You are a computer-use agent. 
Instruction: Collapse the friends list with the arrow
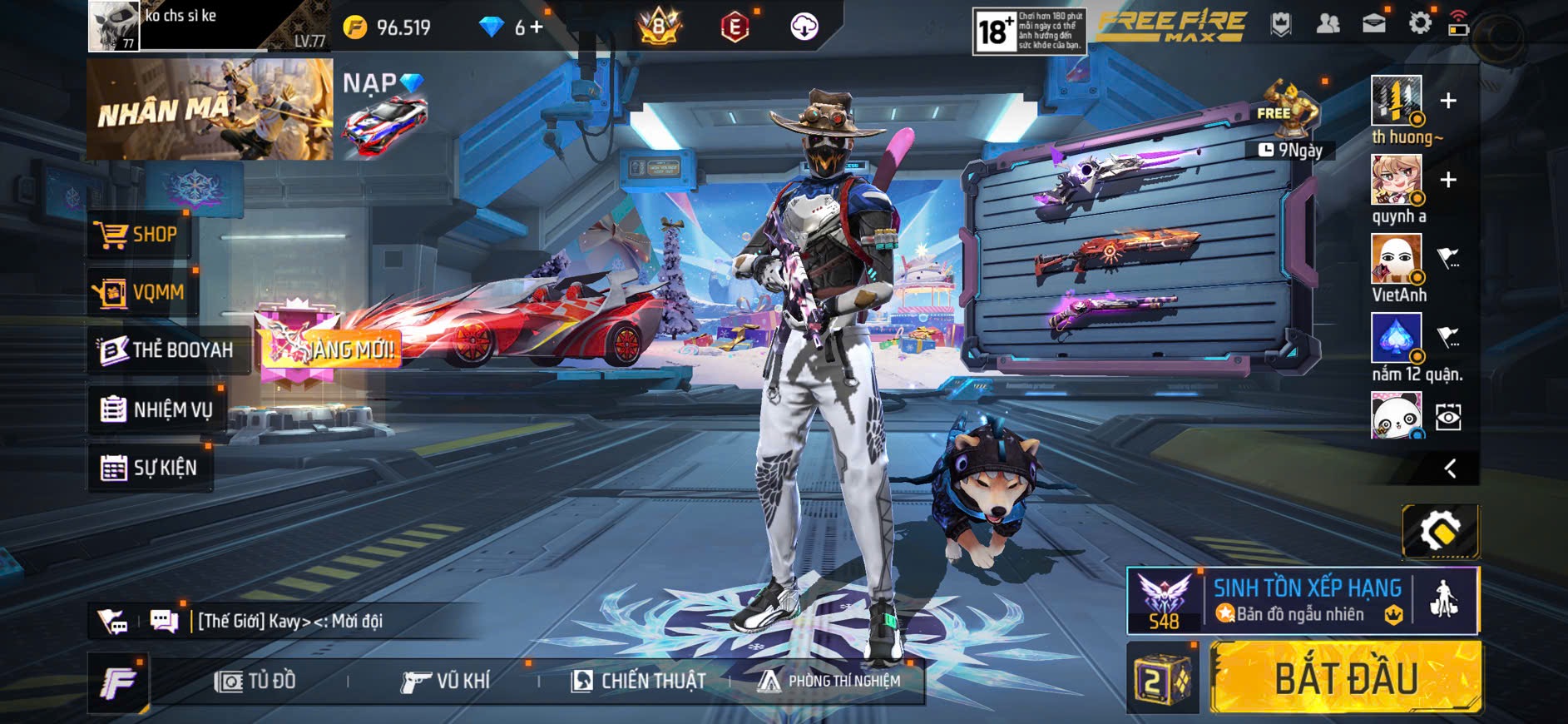tap(1450, 469)
